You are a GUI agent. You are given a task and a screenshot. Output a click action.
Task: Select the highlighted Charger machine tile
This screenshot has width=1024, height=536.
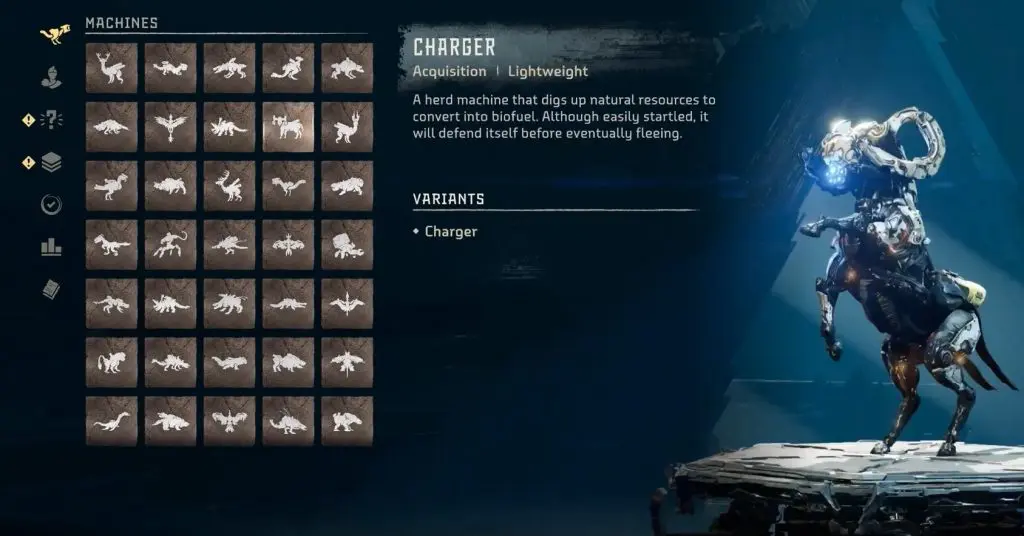point(288,127)
